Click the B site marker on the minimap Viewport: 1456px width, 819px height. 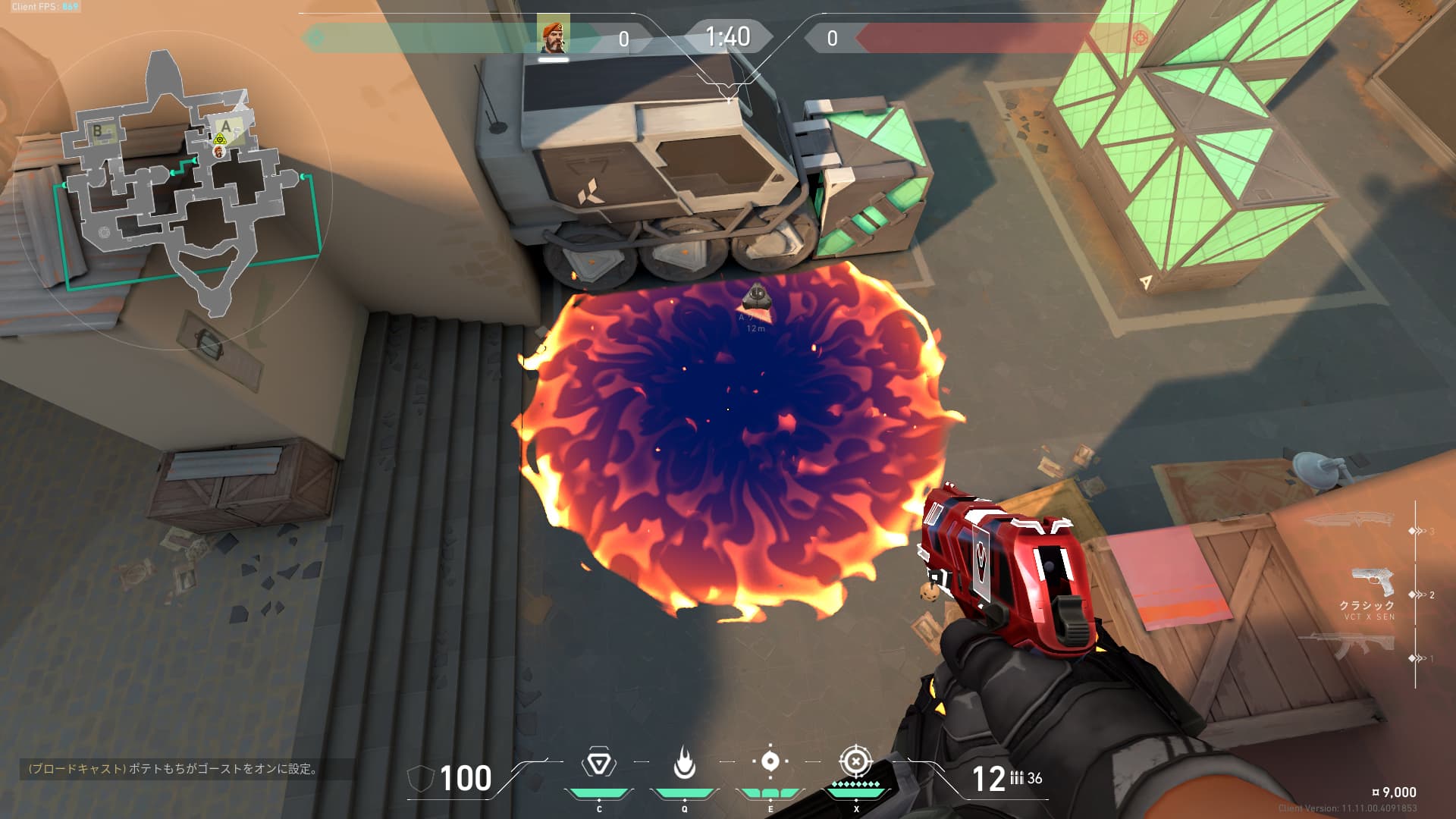pyautogui.click(x=98, y=130)
